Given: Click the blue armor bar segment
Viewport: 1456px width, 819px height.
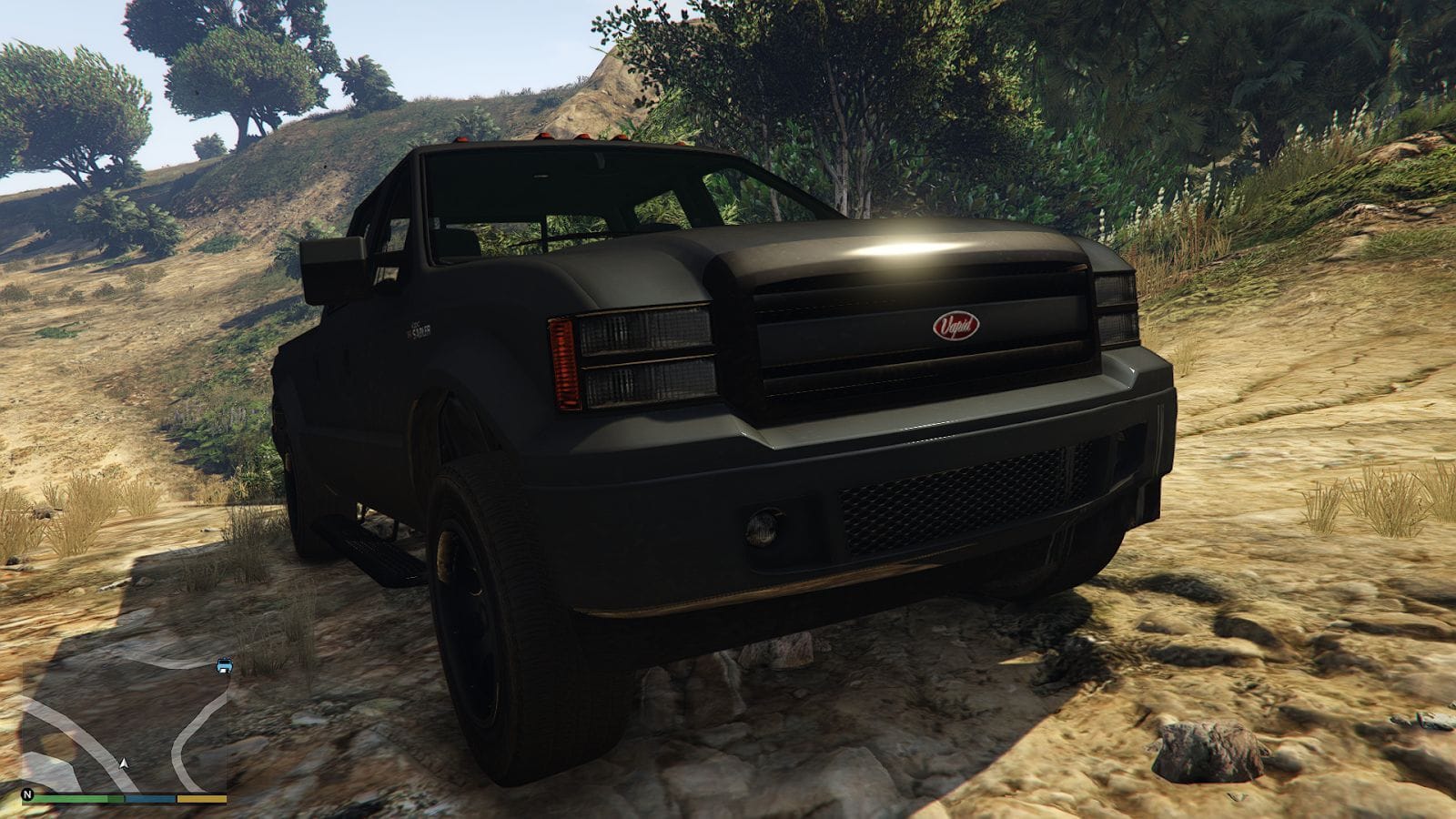Looking at the screenshot, I should (x=149, y=797).
